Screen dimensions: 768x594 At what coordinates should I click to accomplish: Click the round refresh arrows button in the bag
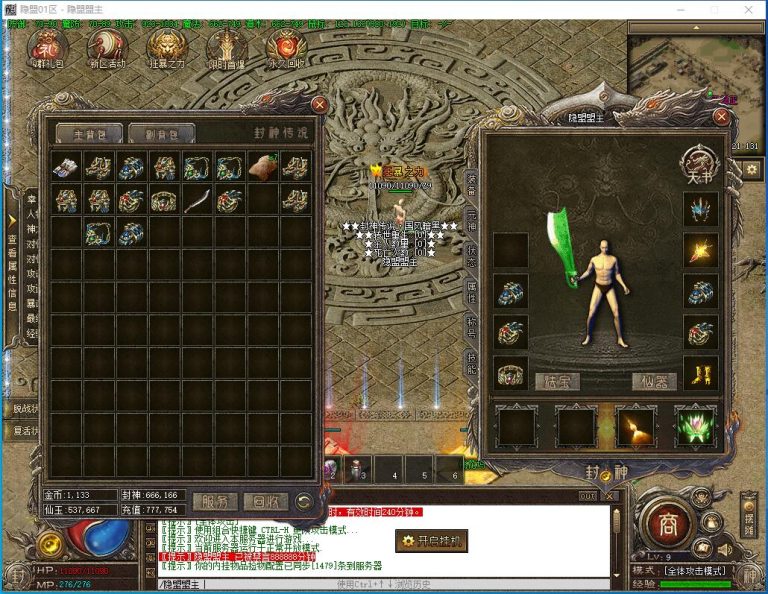(304, 501)
